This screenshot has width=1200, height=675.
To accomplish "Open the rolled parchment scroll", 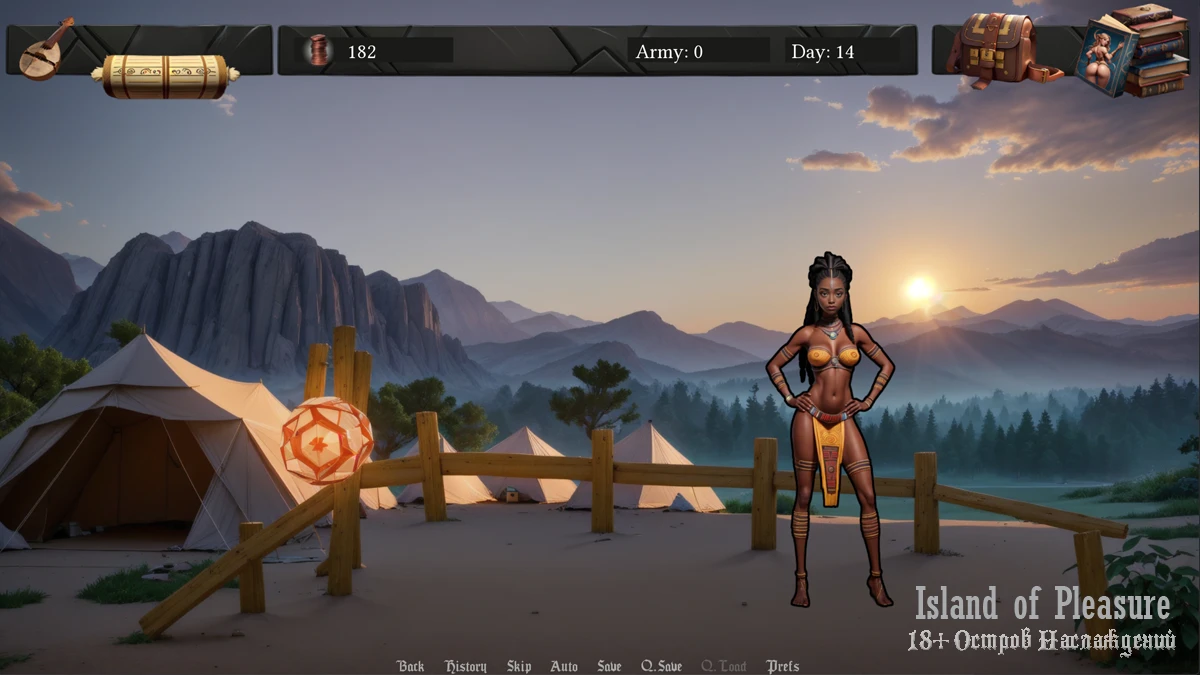I will 166,76.
